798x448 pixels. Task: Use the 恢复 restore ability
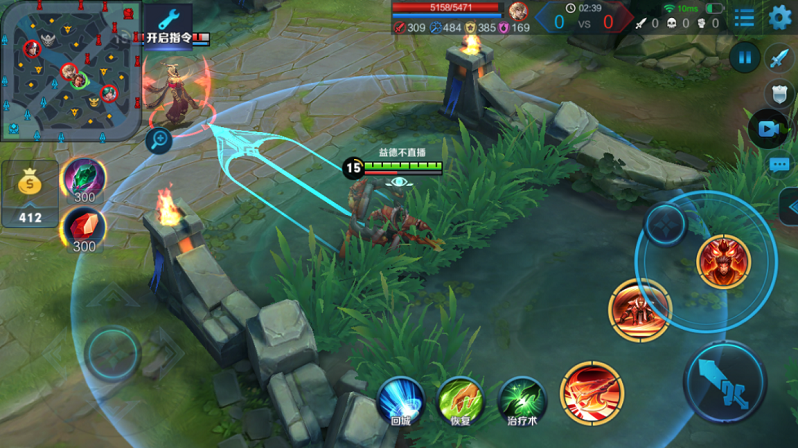[x=460, y=400]
